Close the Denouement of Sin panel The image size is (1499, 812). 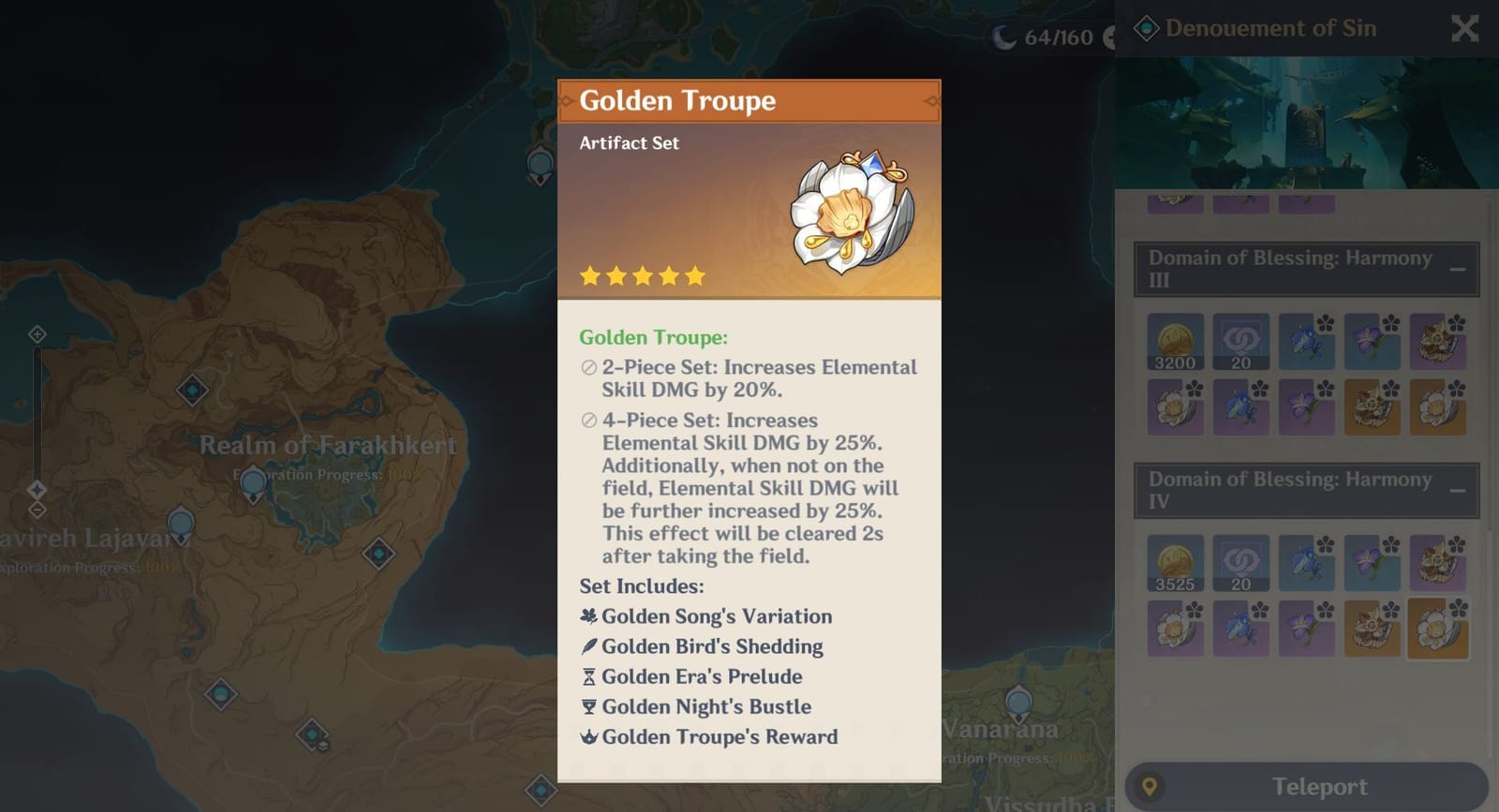click(1463, 28)
